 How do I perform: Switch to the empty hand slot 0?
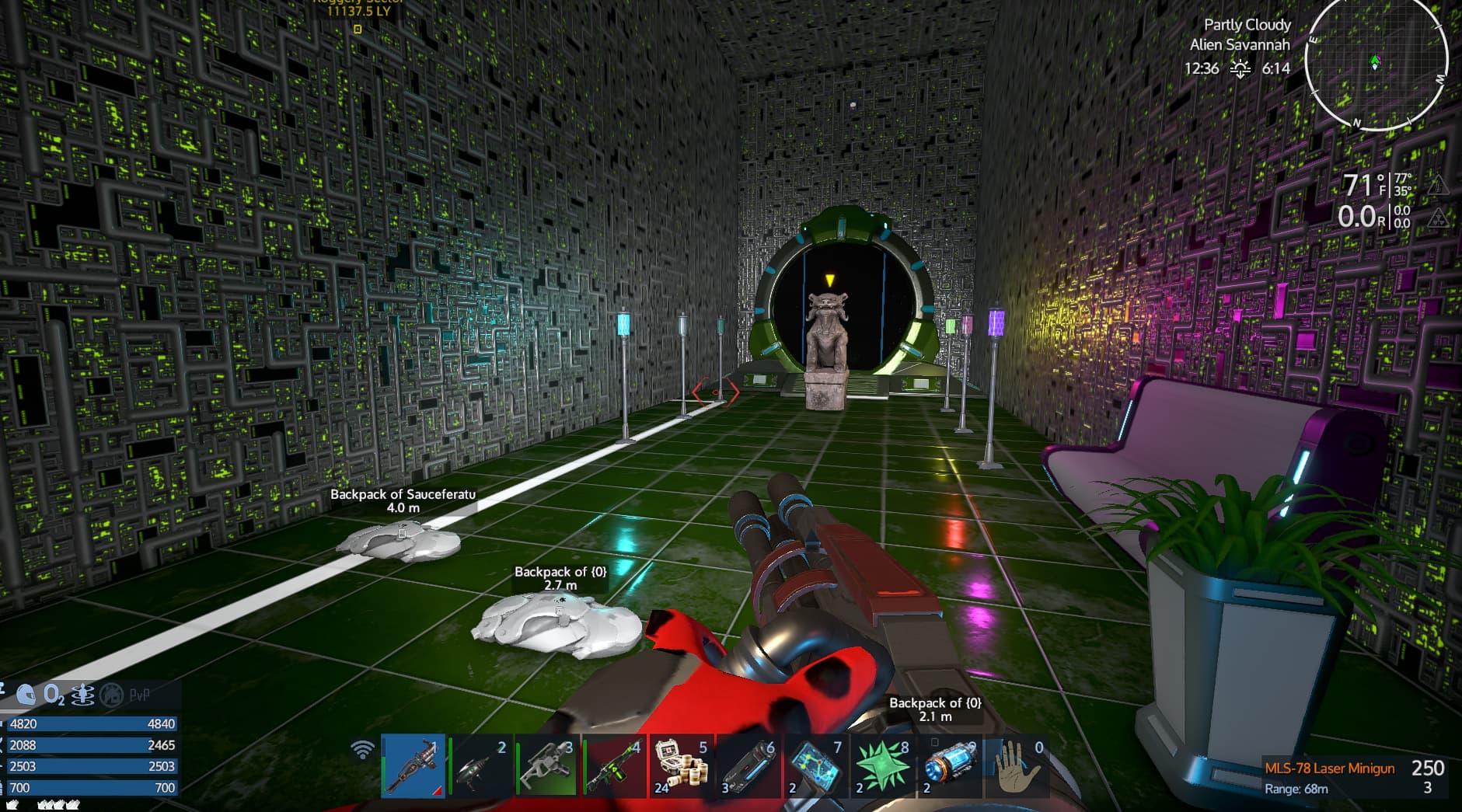[x=1018, y=765]
